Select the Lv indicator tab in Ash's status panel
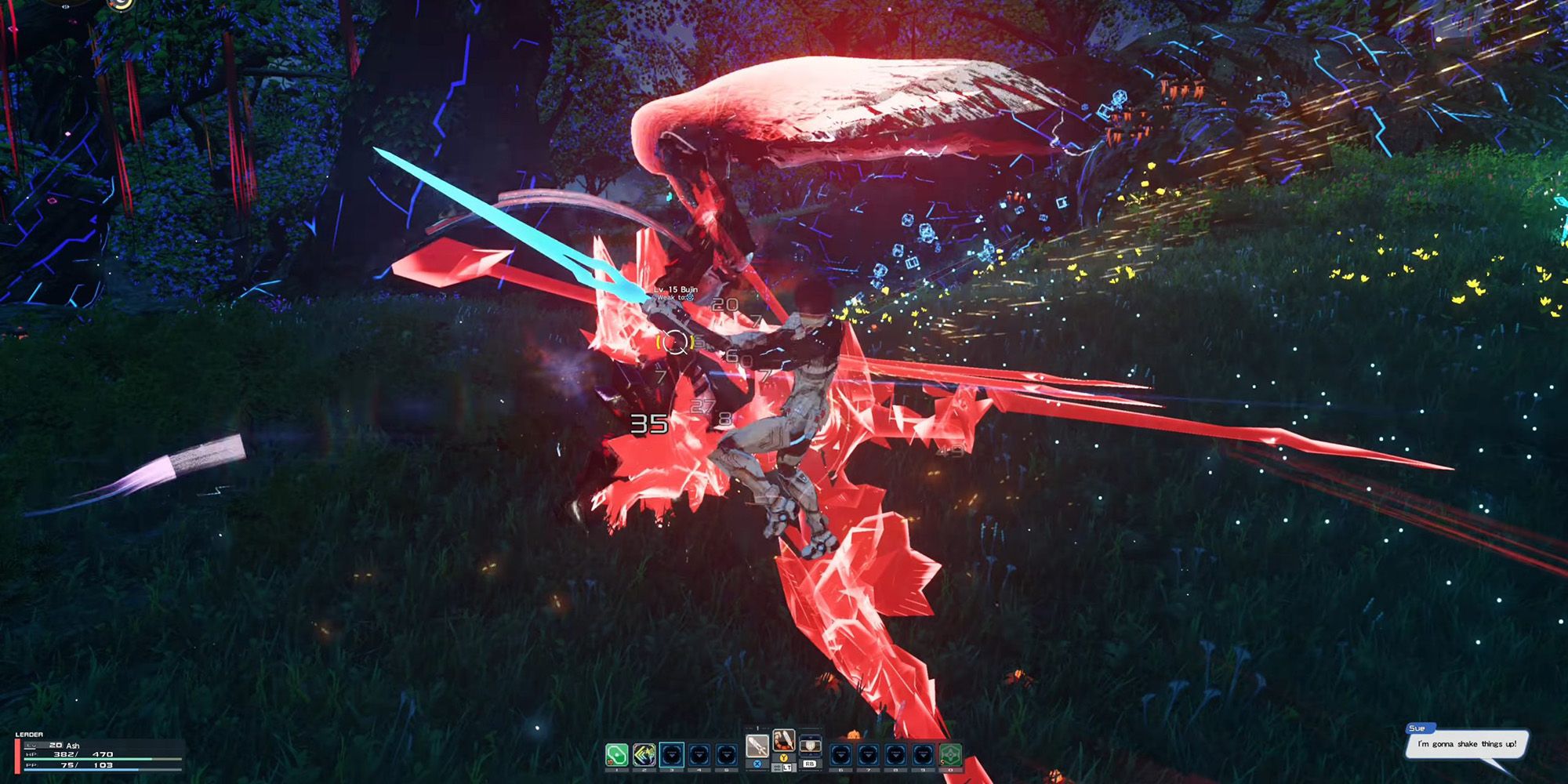This screenshot has height=784, width=1568. tap(31, 746)
